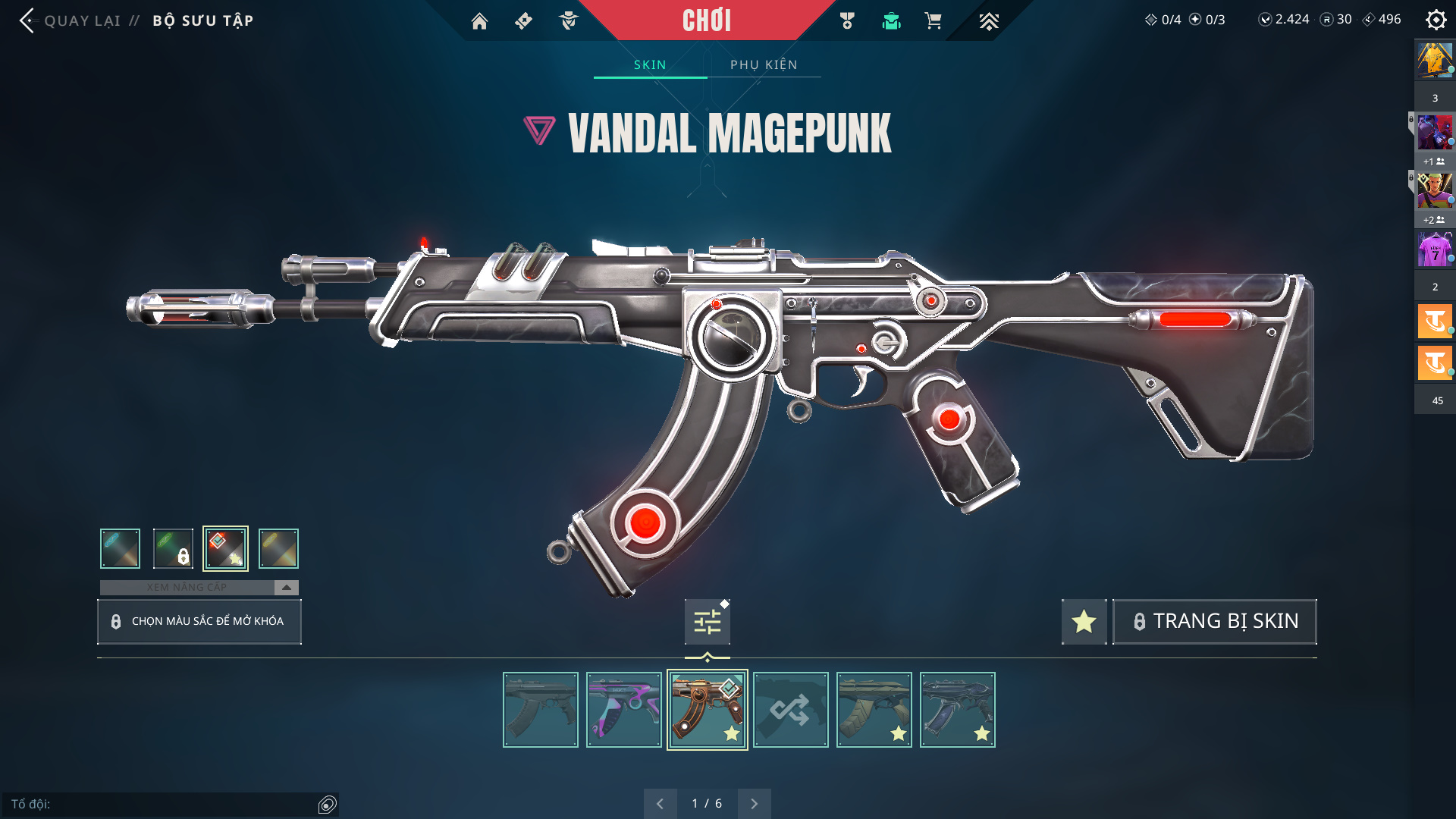The height and width of the screenshot is (819, 1456).
Task: Click CHỌN MÀU SẮC ĐỂ MỞ KHÓA button
Action: [x=199, y=621]
